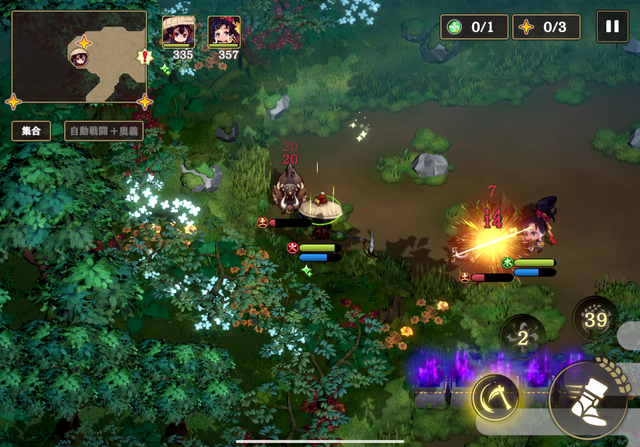The height and width of the screenshot is (447, 640).
Task: Activate the skill showing cooldown 39
Action: [596, 319]
